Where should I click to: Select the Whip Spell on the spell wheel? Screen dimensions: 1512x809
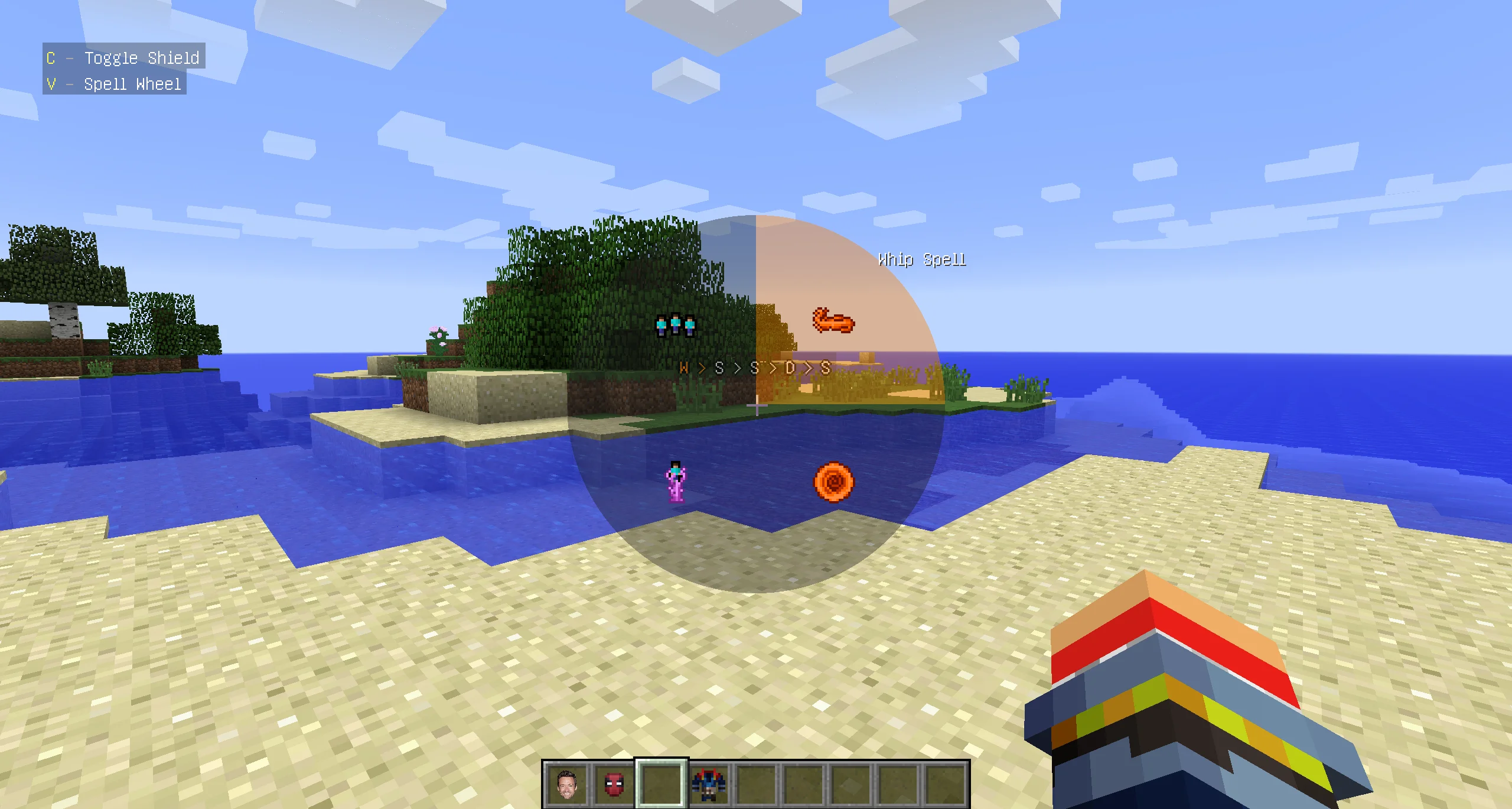[x=833, y=321]
